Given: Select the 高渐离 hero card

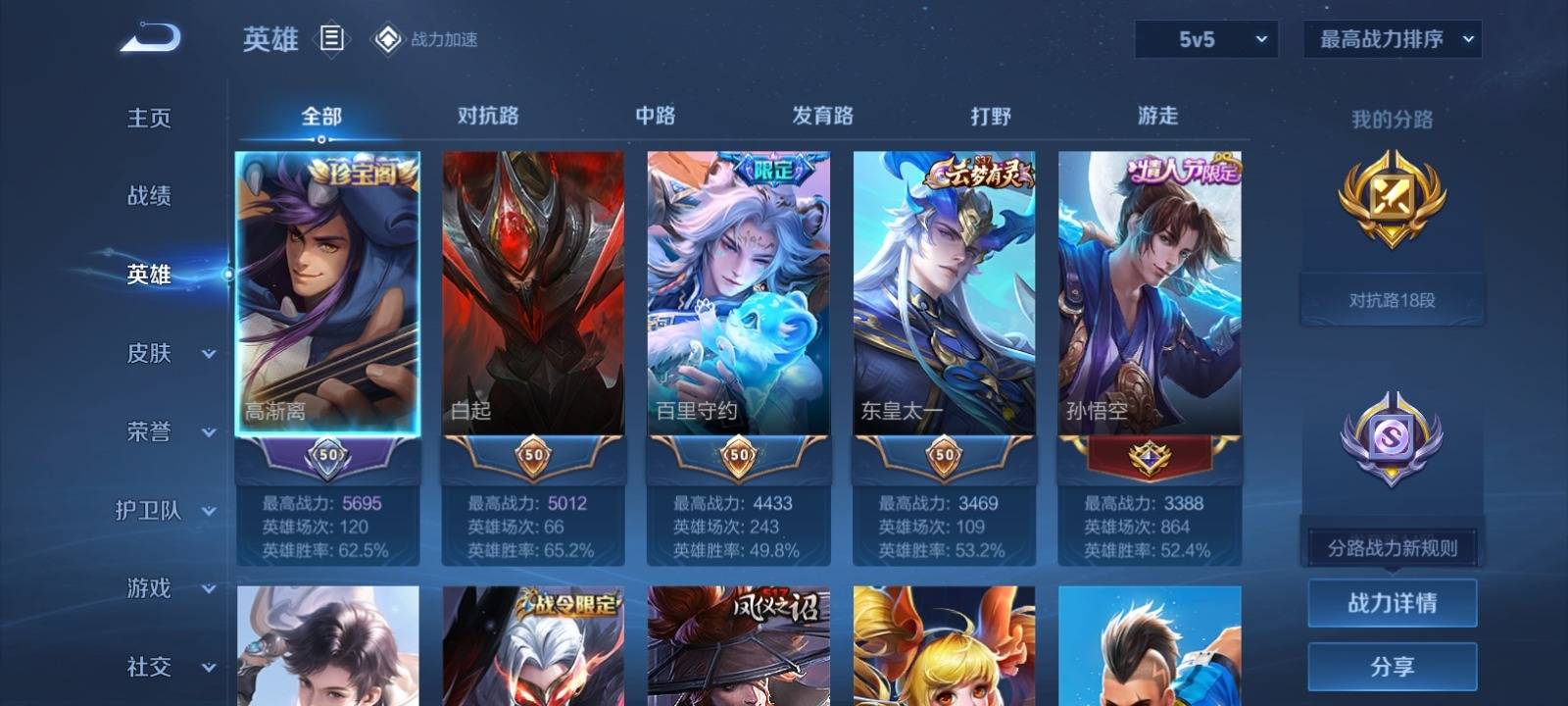Looking at the screenshot, I should pos(328,293).
